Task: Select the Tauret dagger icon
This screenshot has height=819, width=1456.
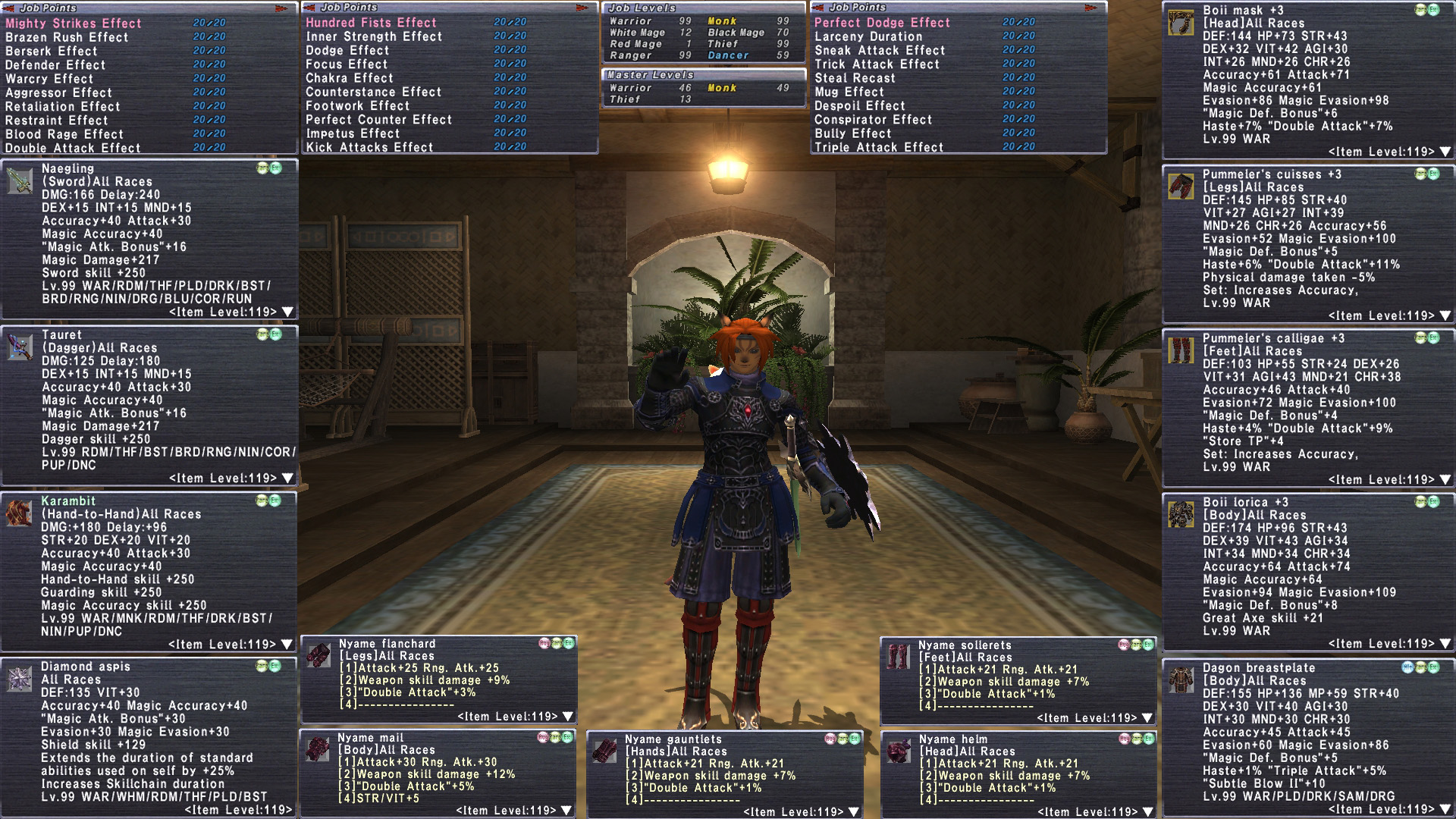Action: tap(20, 347)
